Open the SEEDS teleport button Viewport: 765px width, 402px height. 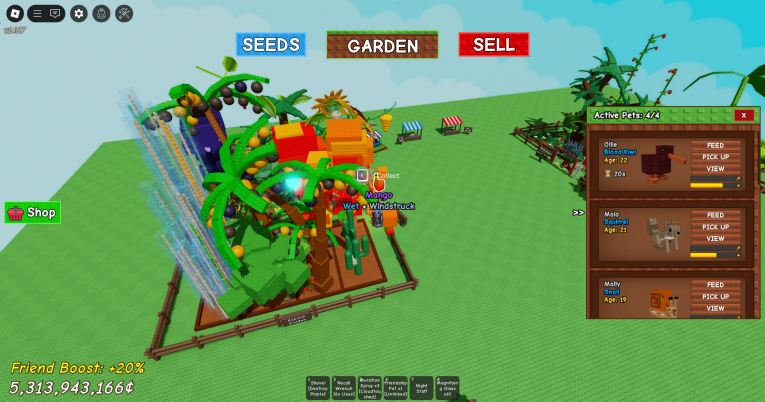tap(271, 45)
